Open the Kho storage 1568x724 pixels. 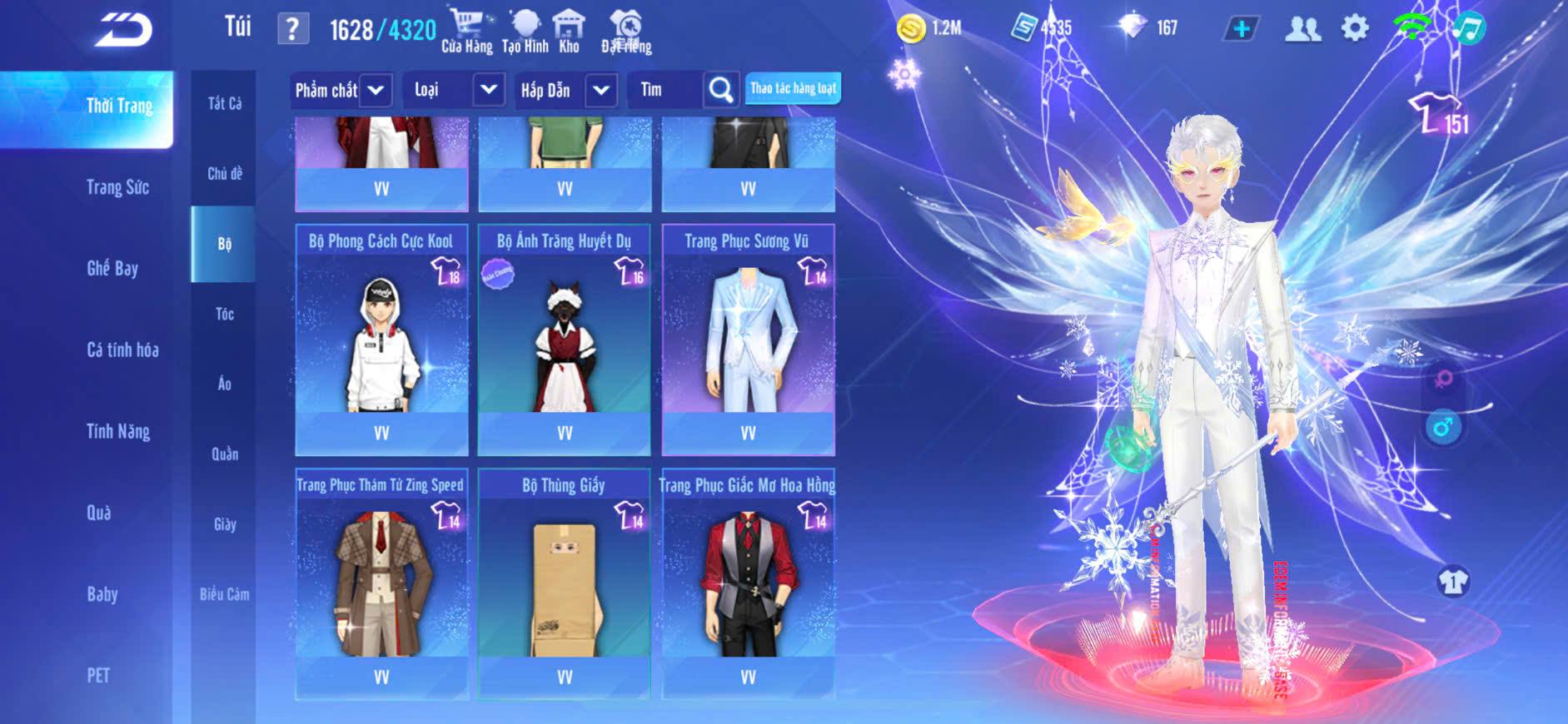click(569, 32)
